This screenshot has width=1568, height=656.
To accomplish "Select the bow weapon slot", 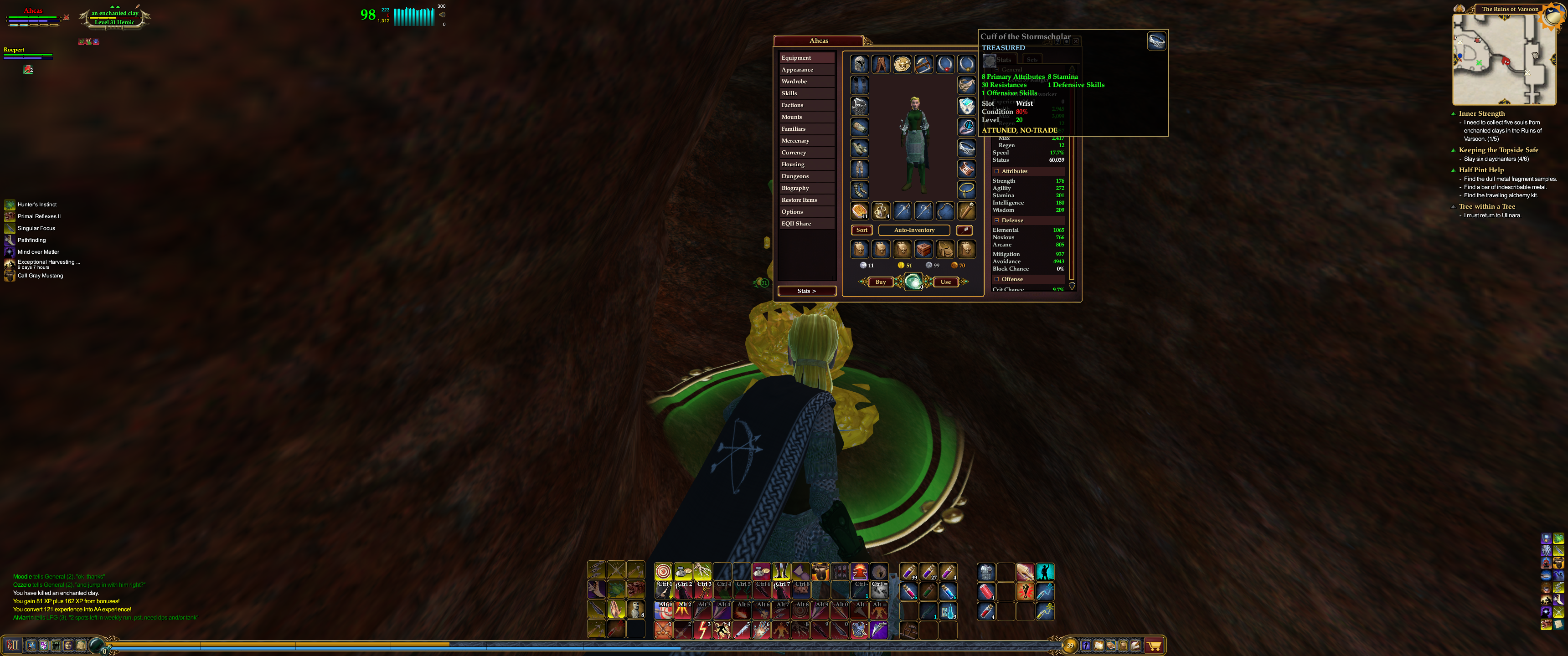I will (945, 211).
